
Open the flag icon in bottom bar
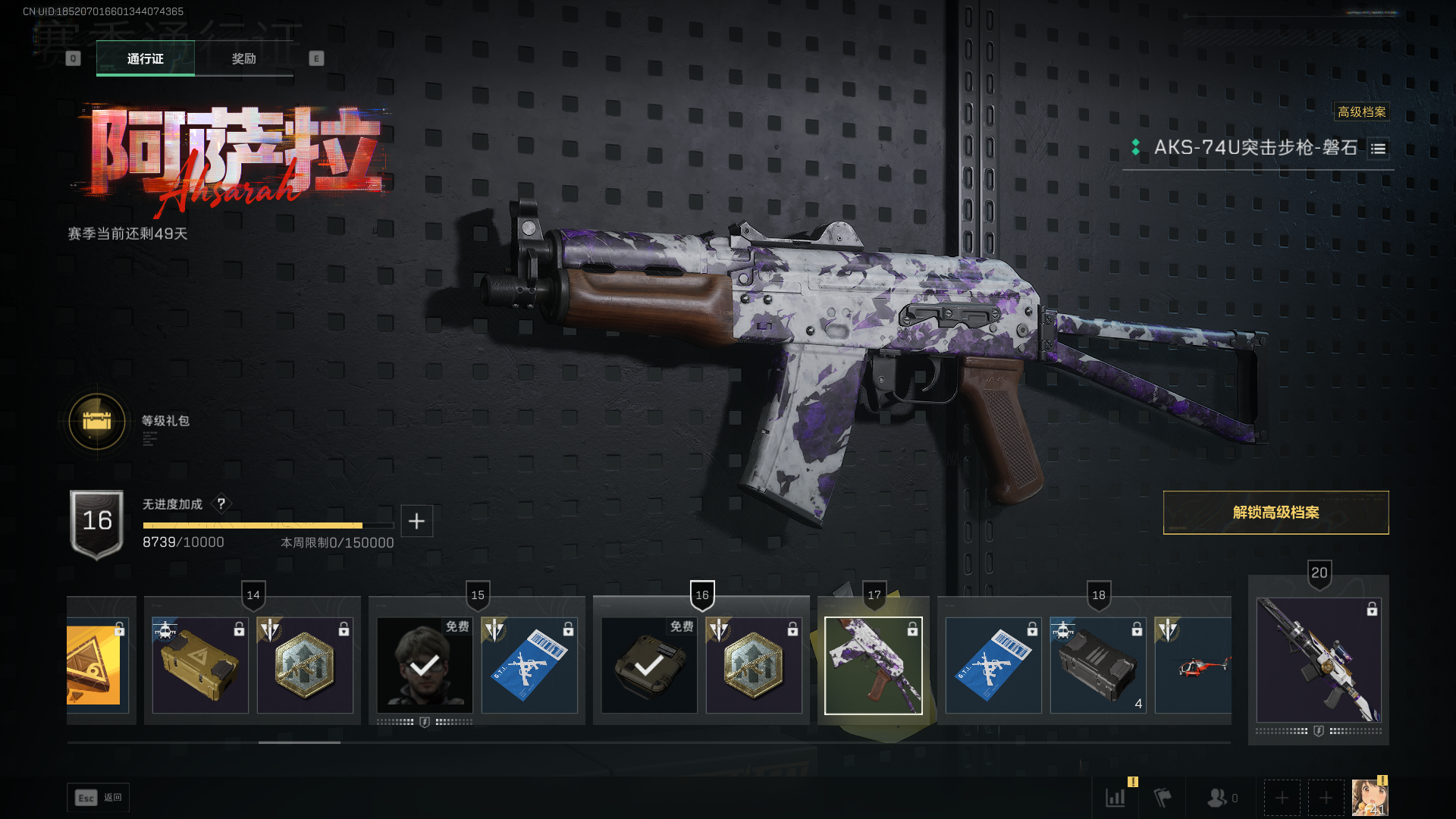(x=1162, y=798)
